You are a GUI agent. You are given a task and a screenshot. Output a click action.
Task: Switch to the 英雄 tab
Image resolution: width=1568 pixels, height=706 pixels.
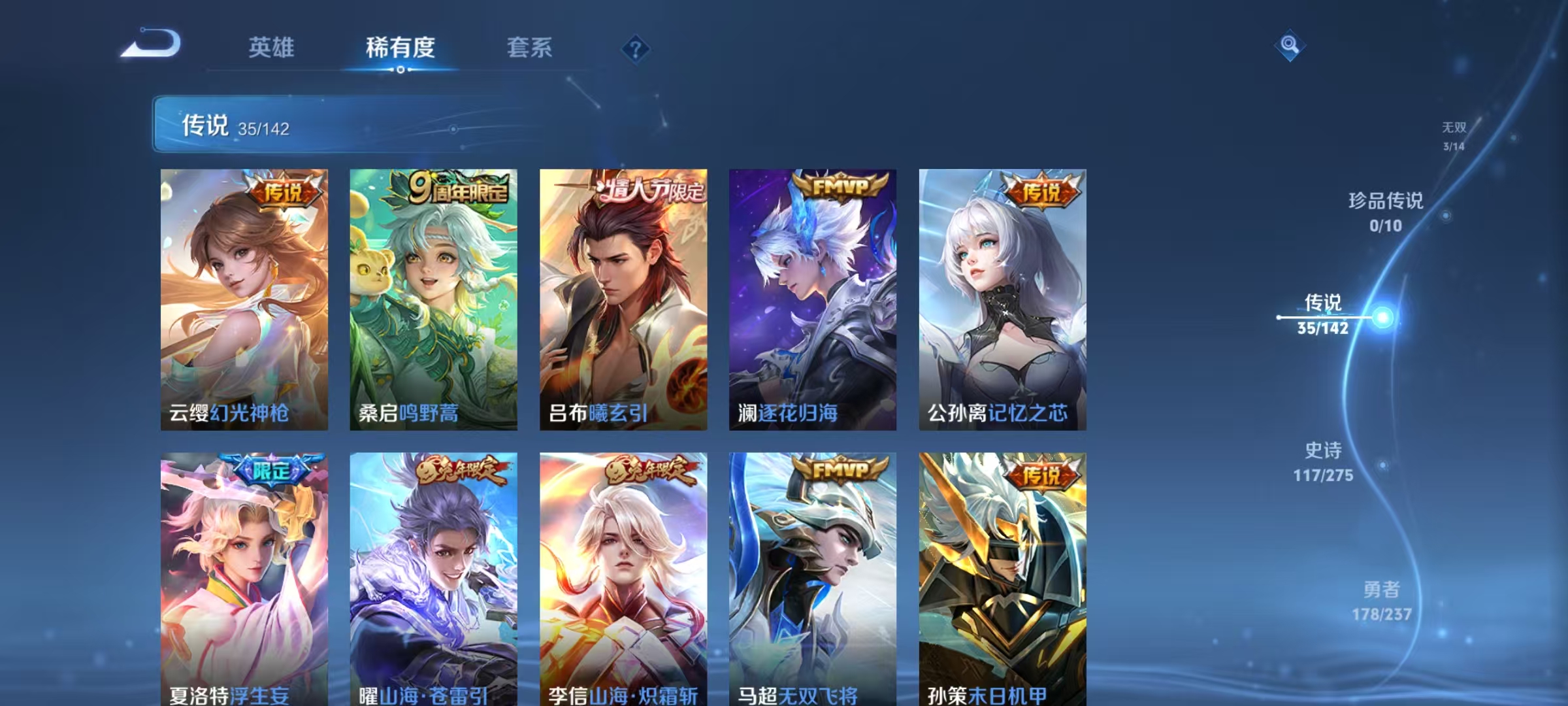pos(272,48)
